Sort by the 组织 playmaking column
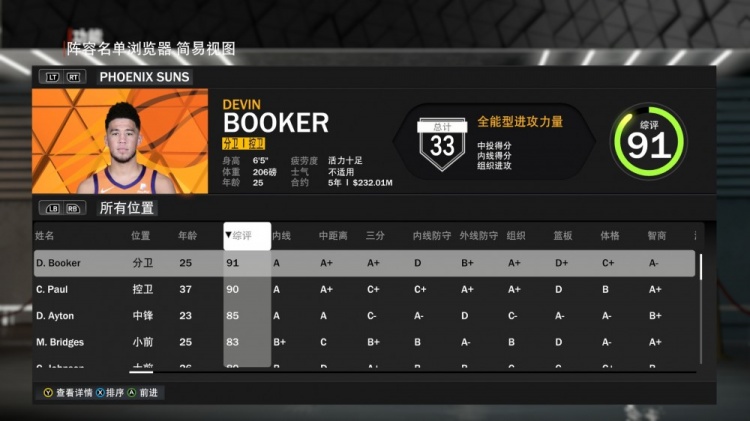Screen dimensions: 750x421 tap(516, 236)
